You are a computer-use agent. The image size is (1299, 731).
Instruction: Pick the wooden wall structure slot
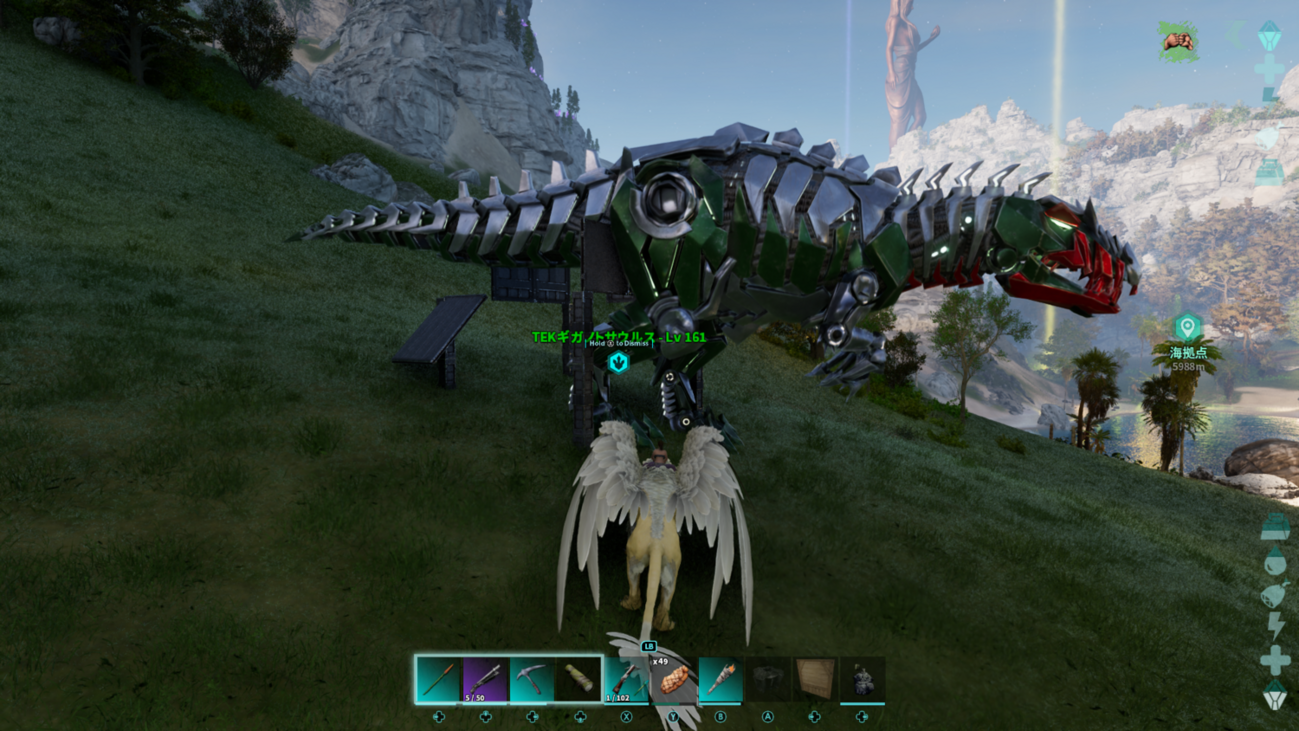(815, 679)
